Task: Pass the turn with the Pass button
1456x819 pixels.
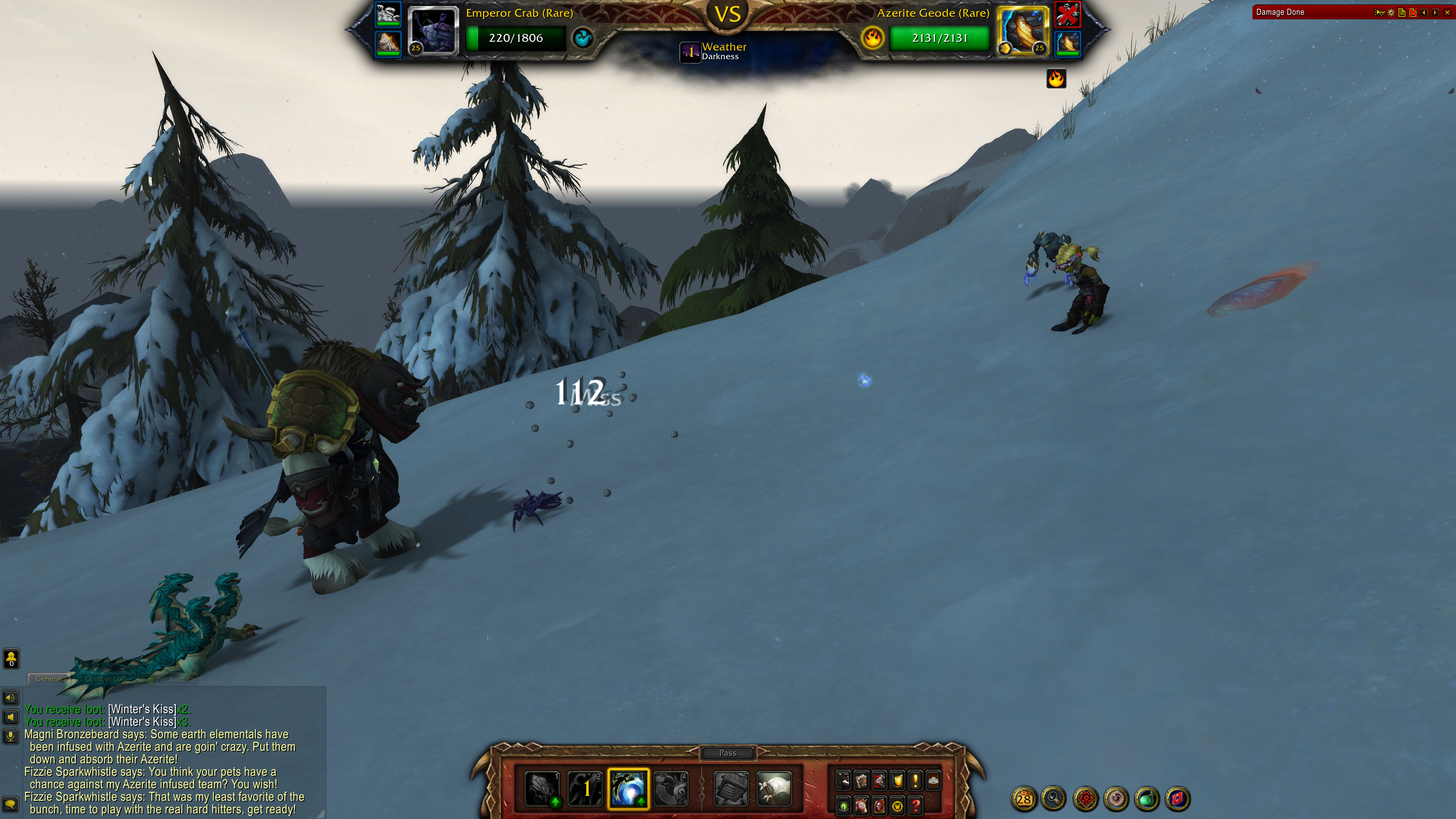Action: tap(728, 753)
